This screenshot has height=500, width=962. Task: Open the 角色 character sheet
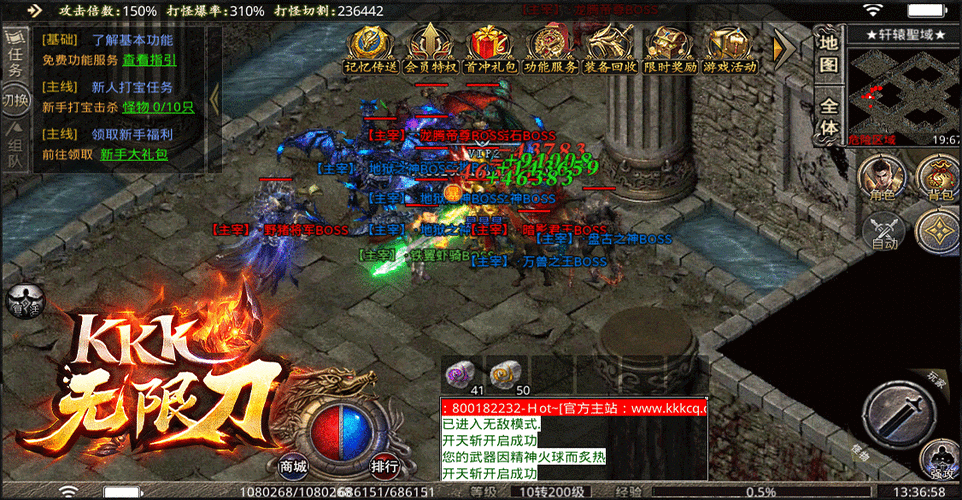click(x=880, y=181)
